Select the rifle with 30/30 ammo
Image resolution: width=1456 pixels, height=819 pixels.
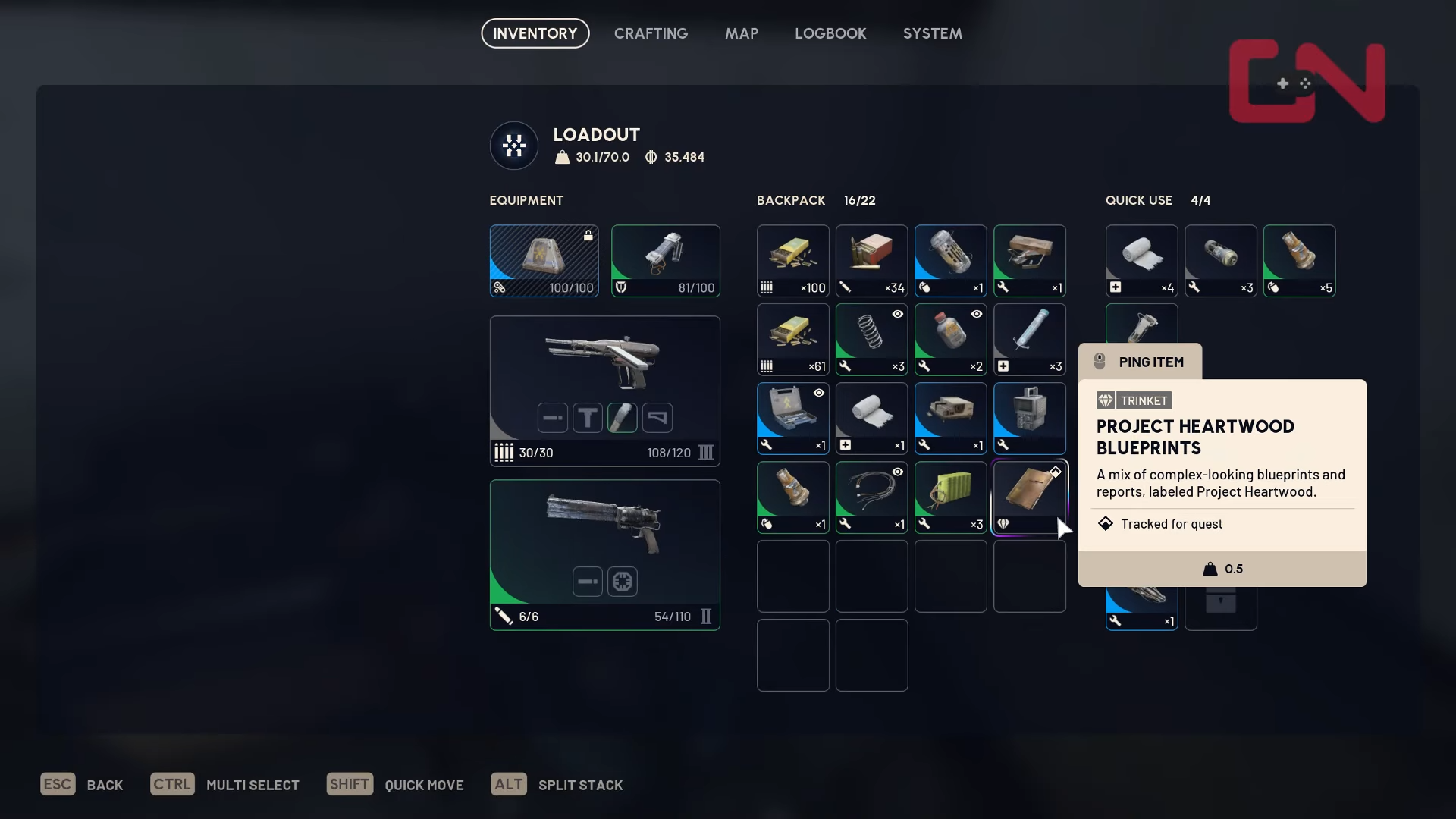(x=604, y=390)
